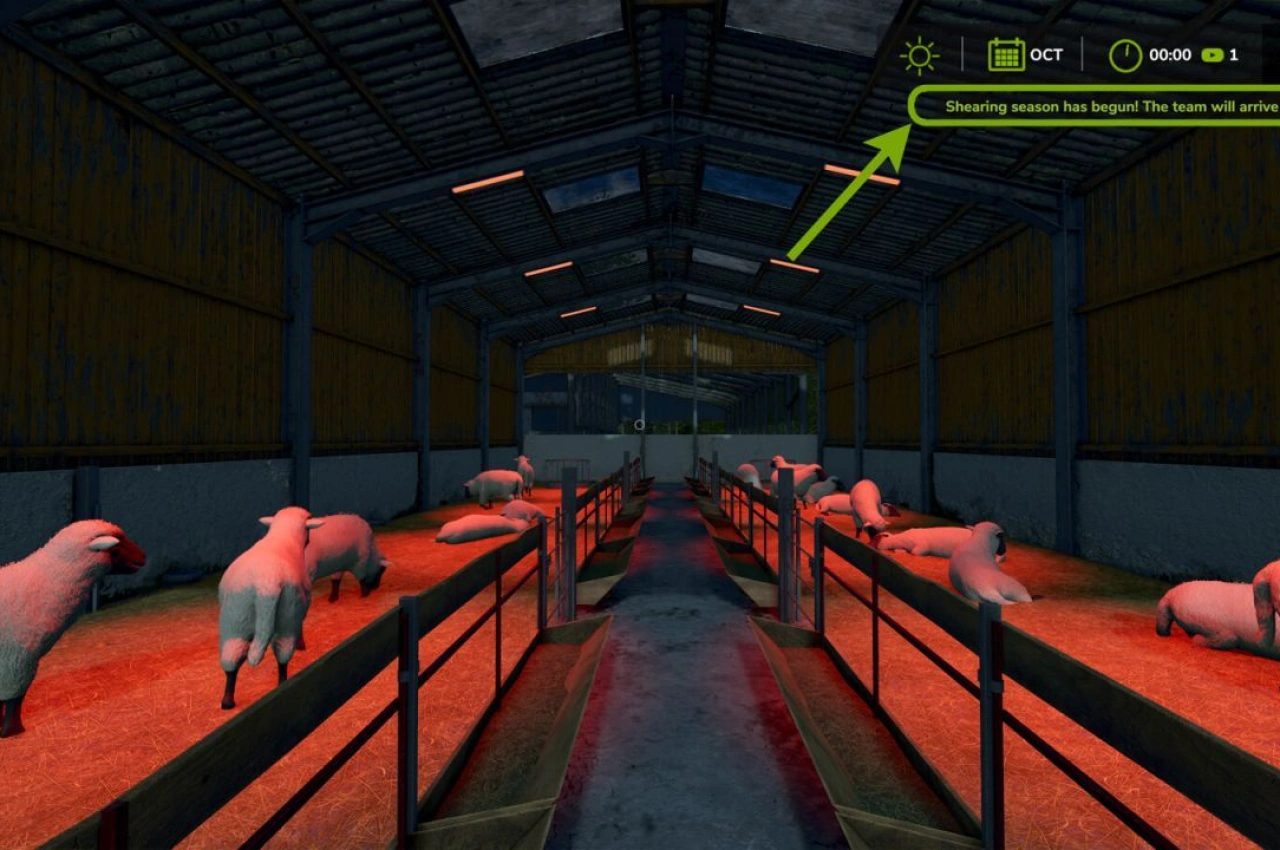The image size is (1280, 850).
Task: Toggle the clock display in the HUD
Action: click(x=1126, y=55)
